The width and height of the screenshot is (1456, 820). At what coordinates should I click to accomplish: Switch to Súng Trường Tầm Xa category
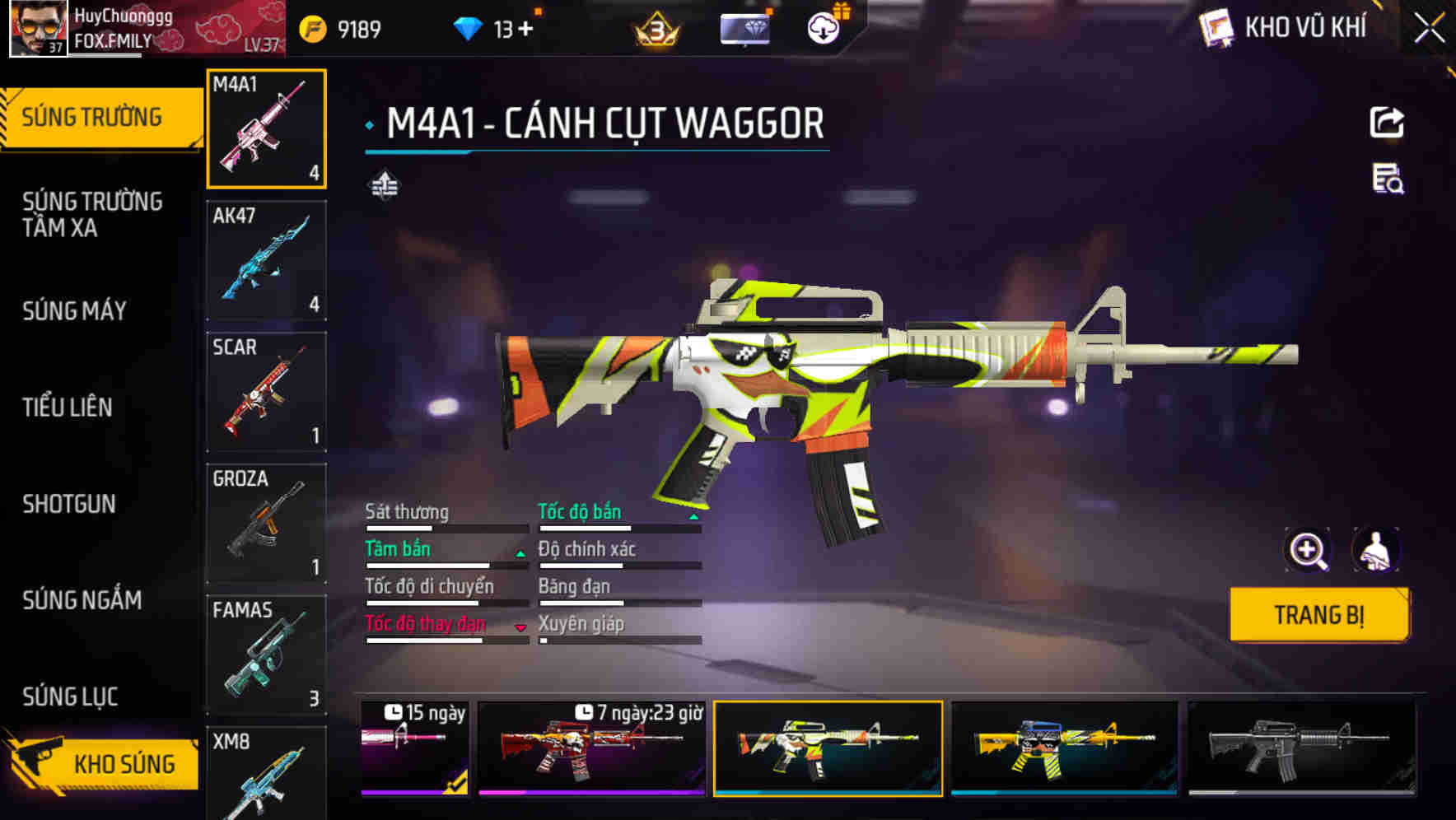pyautogui.click(x=92, y=214)
